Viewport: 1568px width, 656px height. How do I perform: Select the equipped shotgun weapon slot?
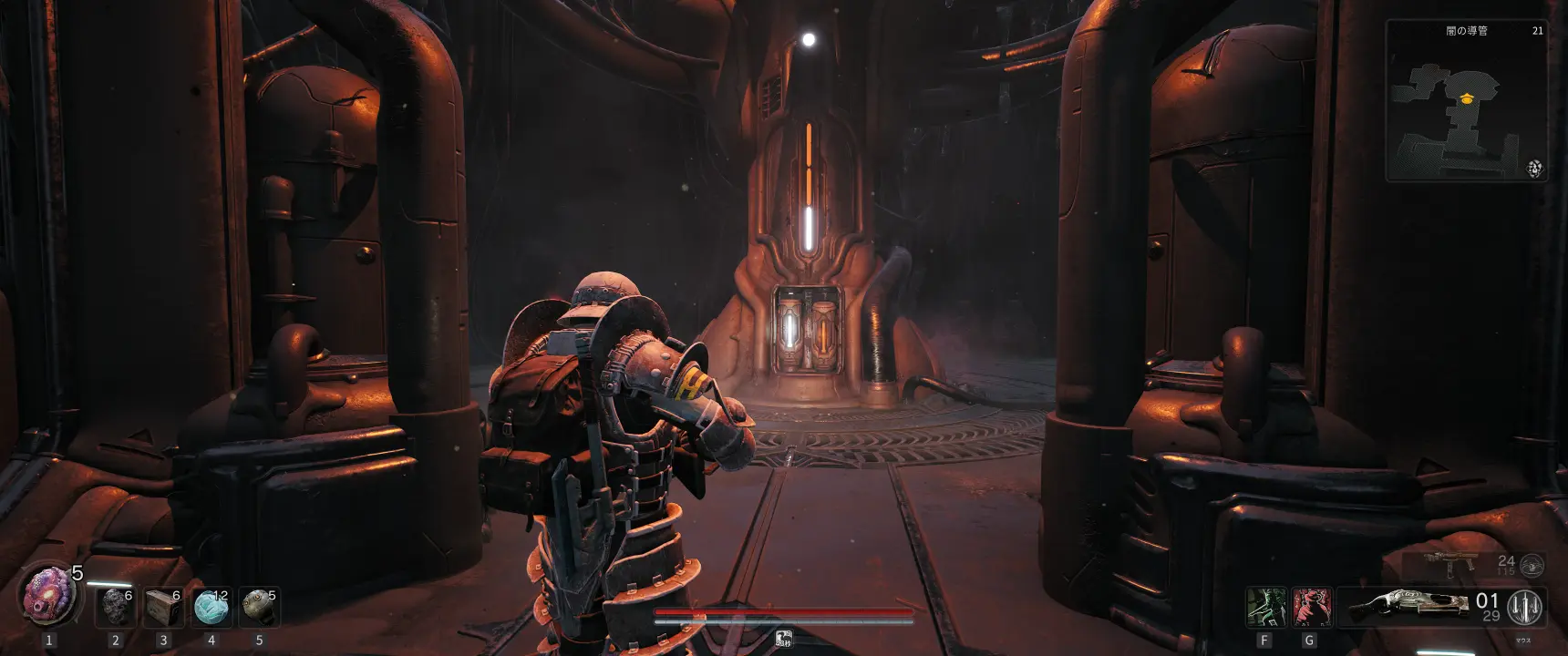[1407, 607]
